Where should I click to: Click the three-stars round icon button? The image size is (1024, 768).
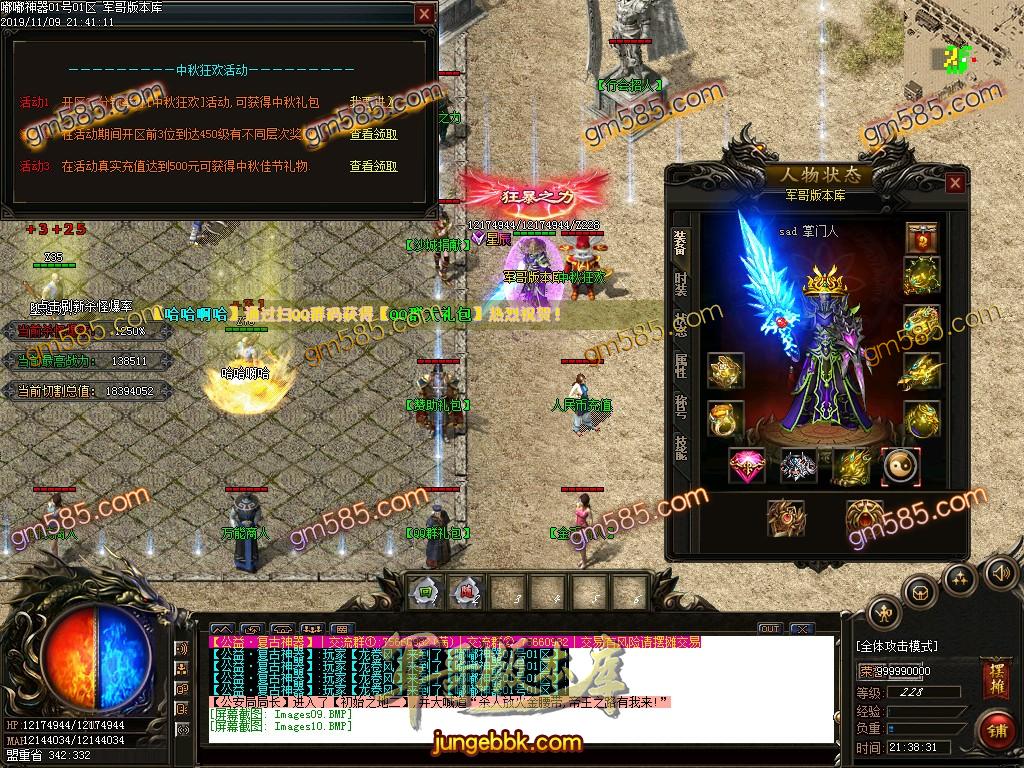coord(960,577)
